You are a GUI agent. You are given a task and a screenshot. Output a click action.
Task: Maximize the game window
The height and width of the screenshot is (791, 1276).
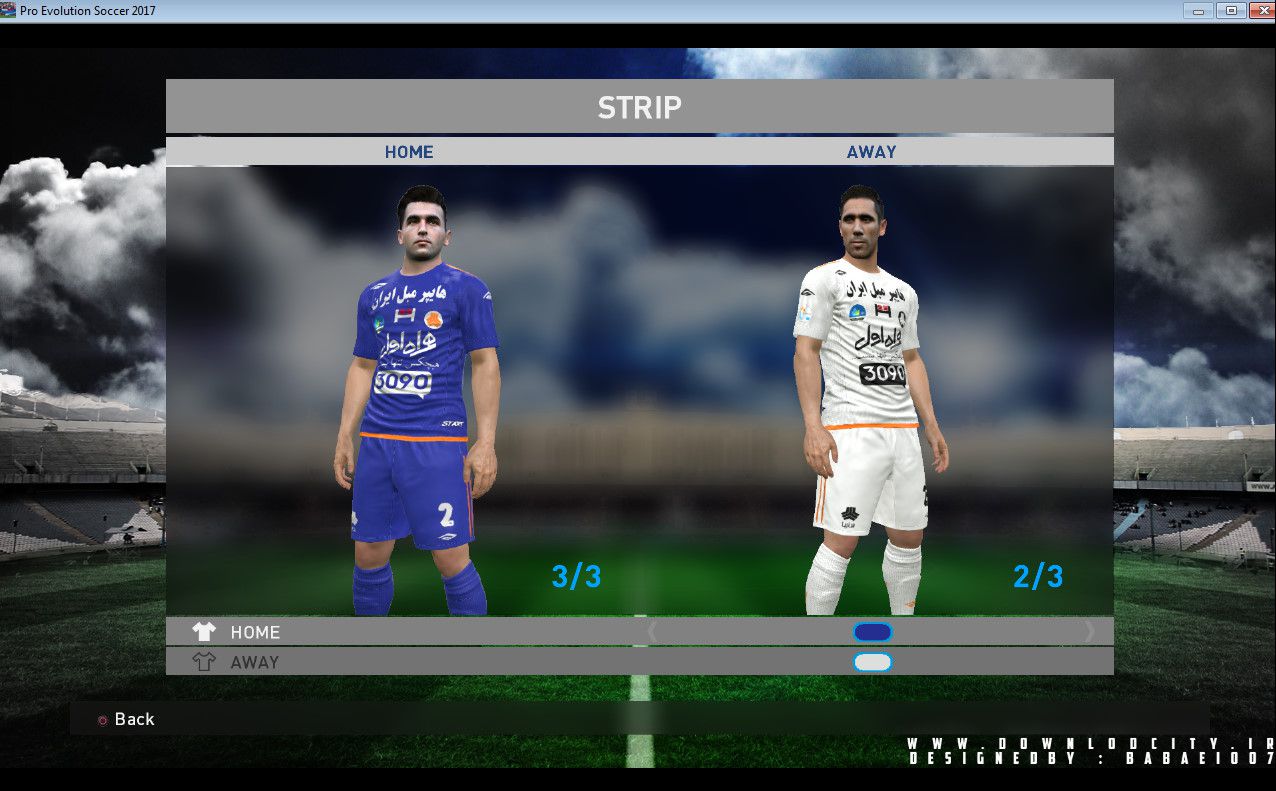click(x=1230, y=11)
